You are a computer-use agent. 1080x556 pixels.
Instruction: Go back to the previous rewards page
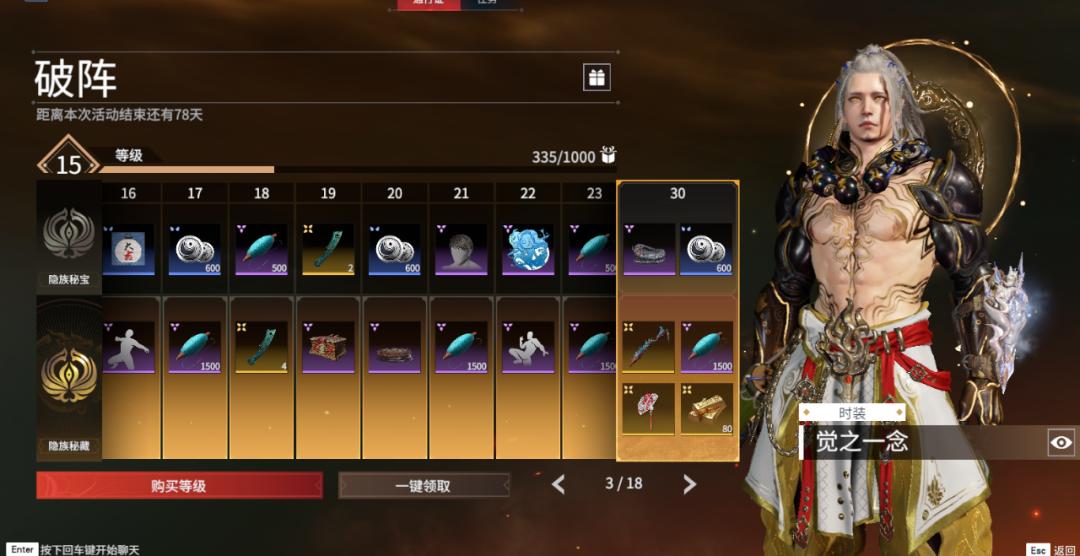[x=558, y=485]
